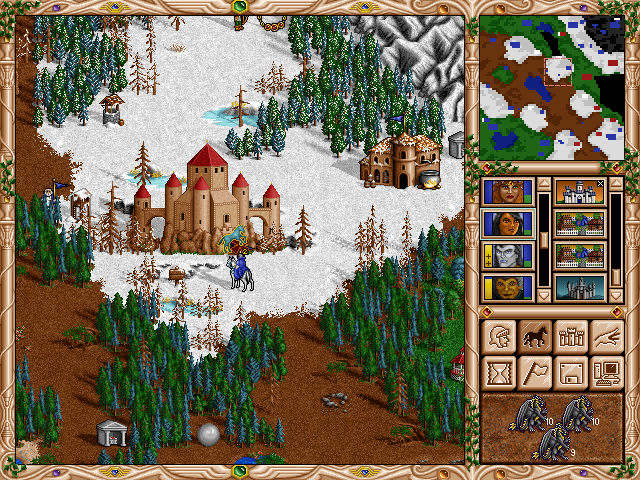The image size is (640, 480).
Task: Continue hero movement with the horse button
Action: 534,337
